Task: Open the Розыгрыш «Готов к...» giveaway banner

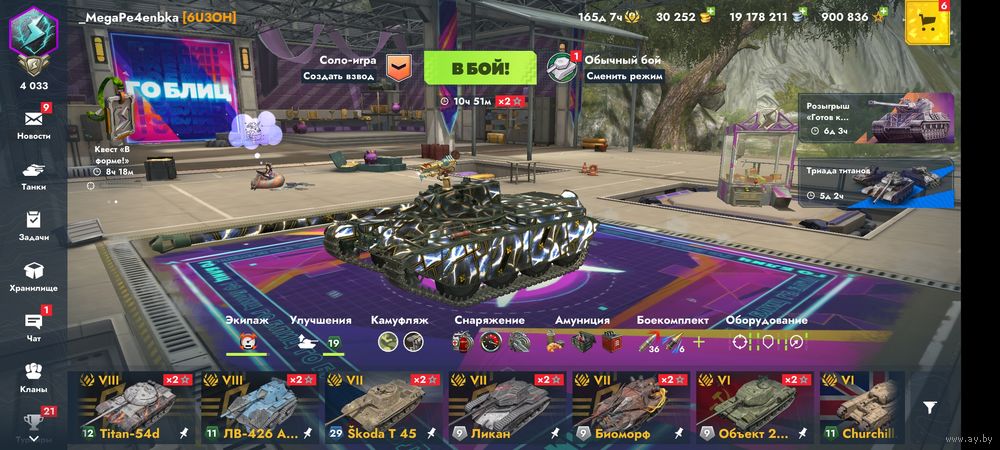Action: click(x=876, y=119)
